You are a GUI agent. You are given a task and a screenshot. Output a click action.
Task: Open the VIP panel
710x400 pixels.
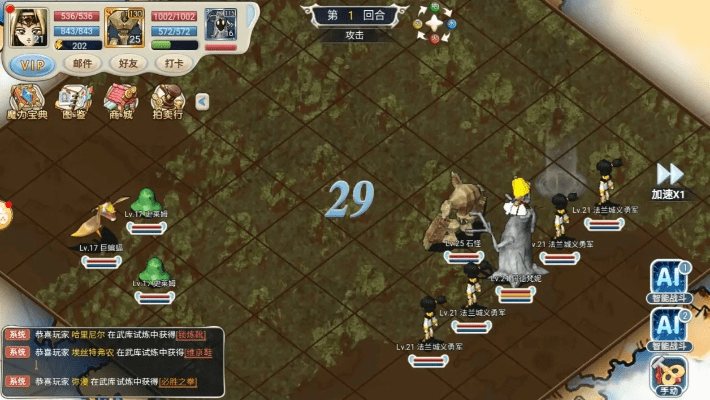[x=30, y=64]
